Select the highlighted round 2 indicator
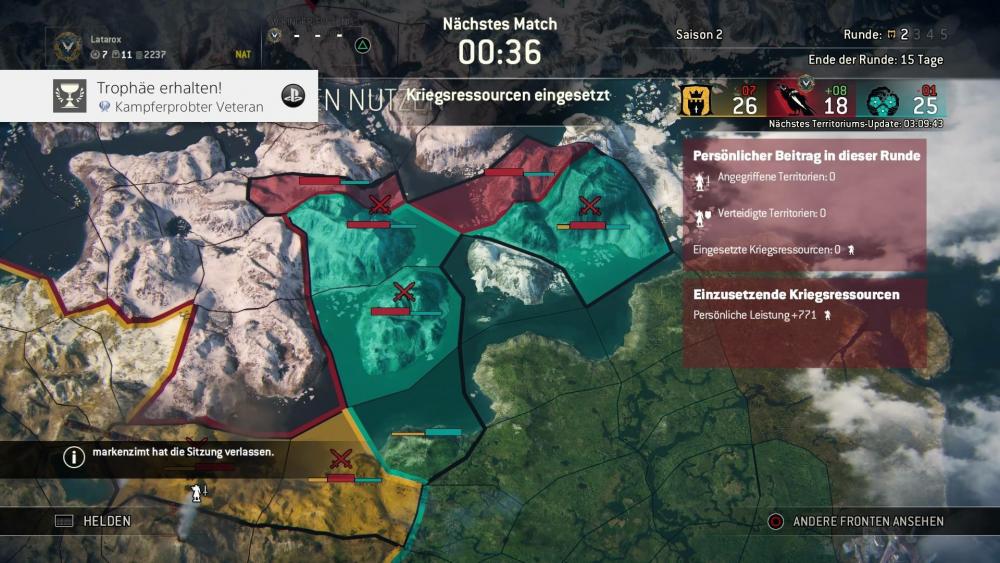 [903, 35]
